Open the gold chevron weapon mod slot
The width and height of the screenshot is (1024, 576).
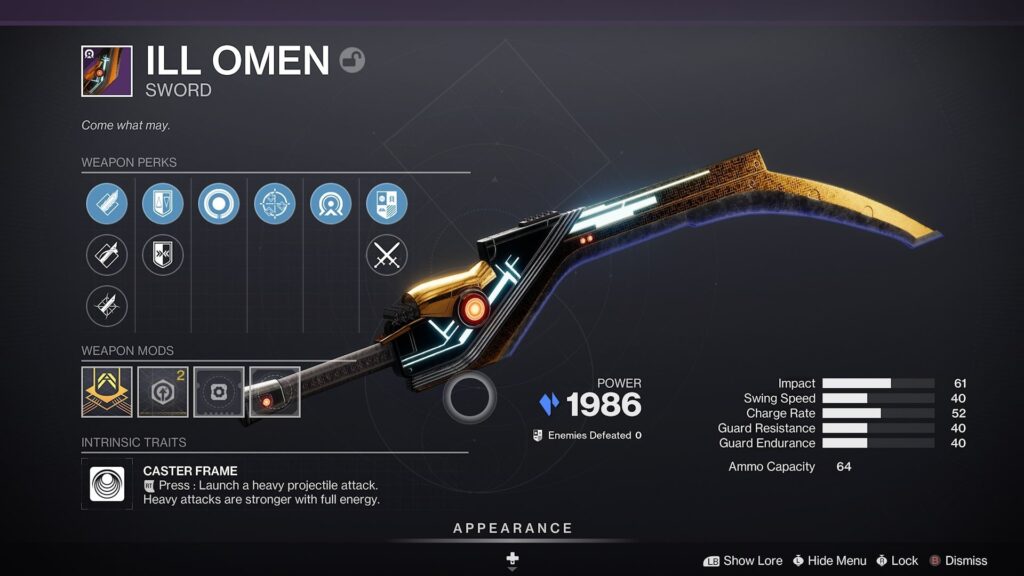click(x=107, y=391)
